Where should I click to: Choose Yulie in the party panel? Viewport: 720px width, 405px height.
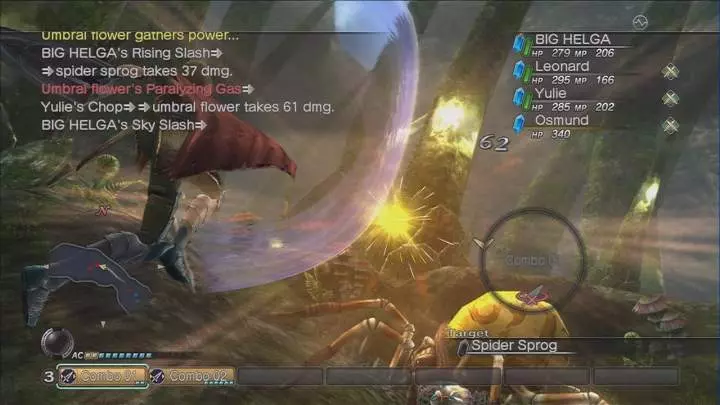(x=550, y=94)
